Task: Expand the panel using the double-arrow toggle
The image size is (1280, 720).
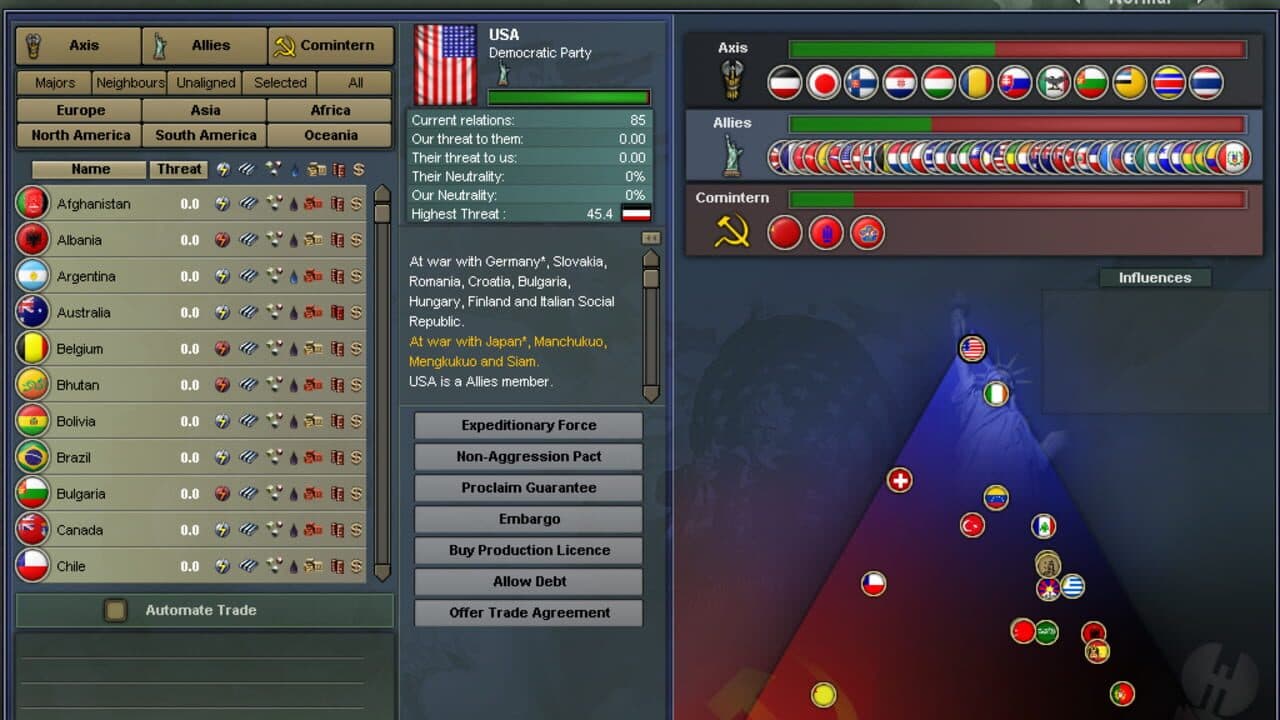Action: coord(650,236)
